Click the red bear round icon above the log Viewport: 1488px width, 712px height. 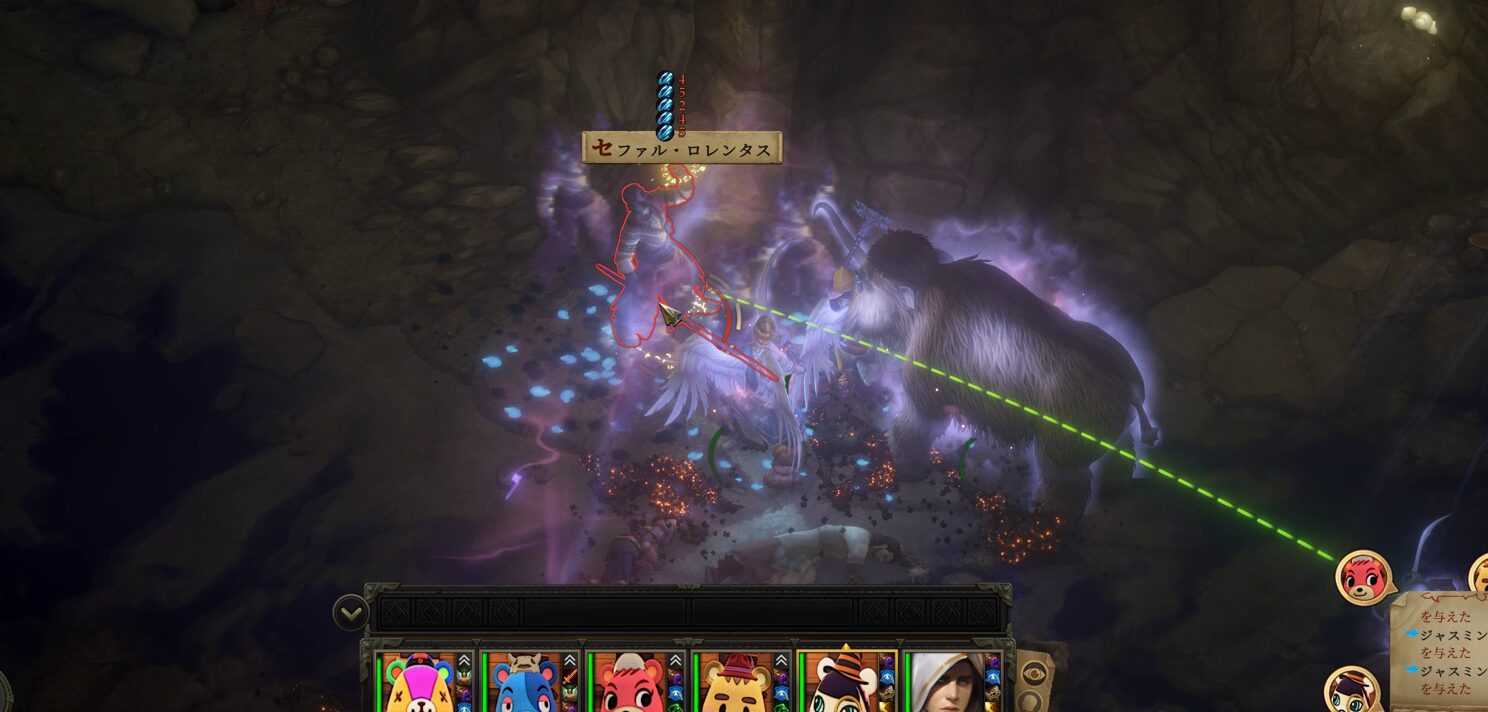[1363, 577]
